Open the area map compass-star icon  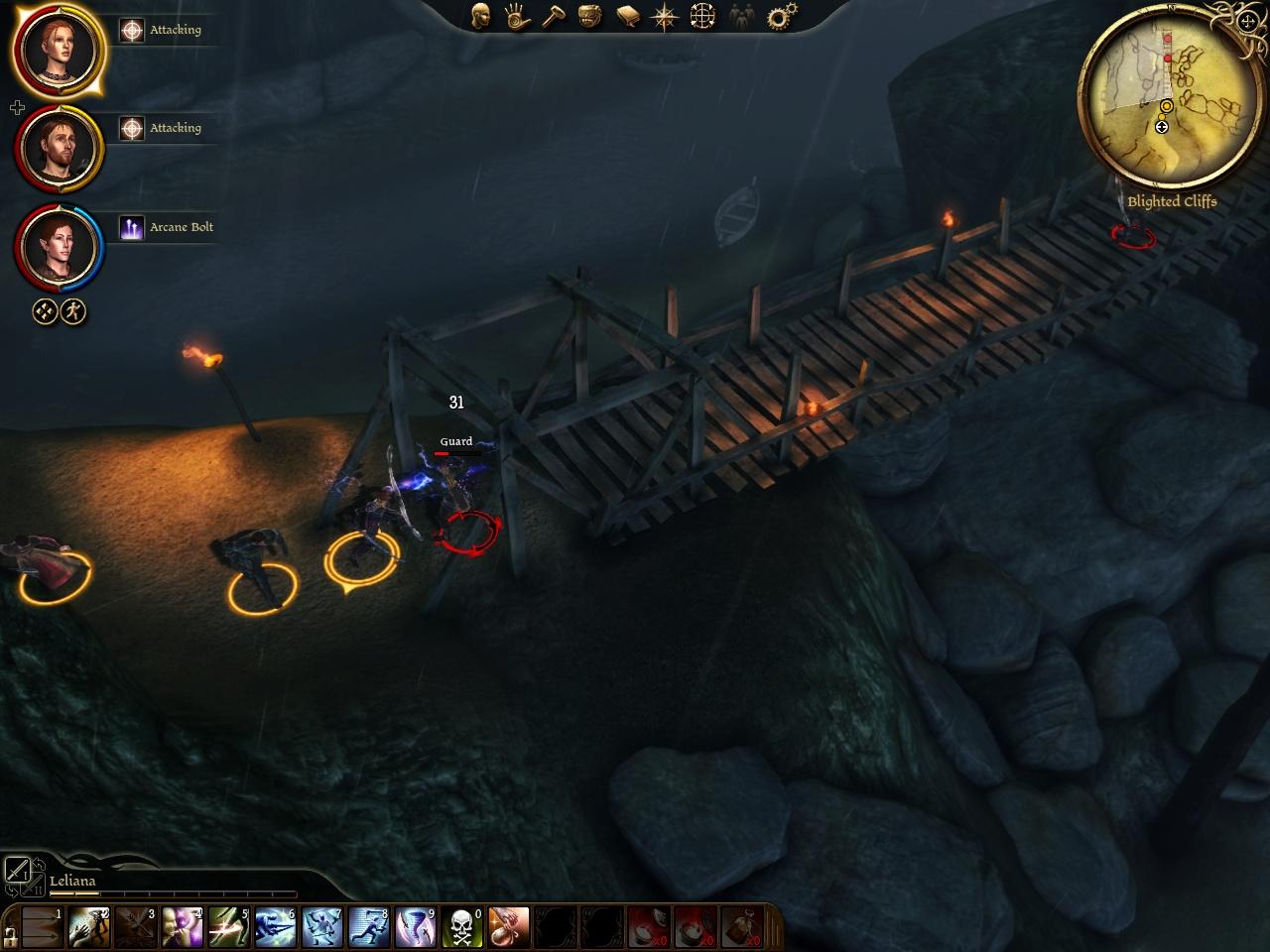click(x=664, y=16)
